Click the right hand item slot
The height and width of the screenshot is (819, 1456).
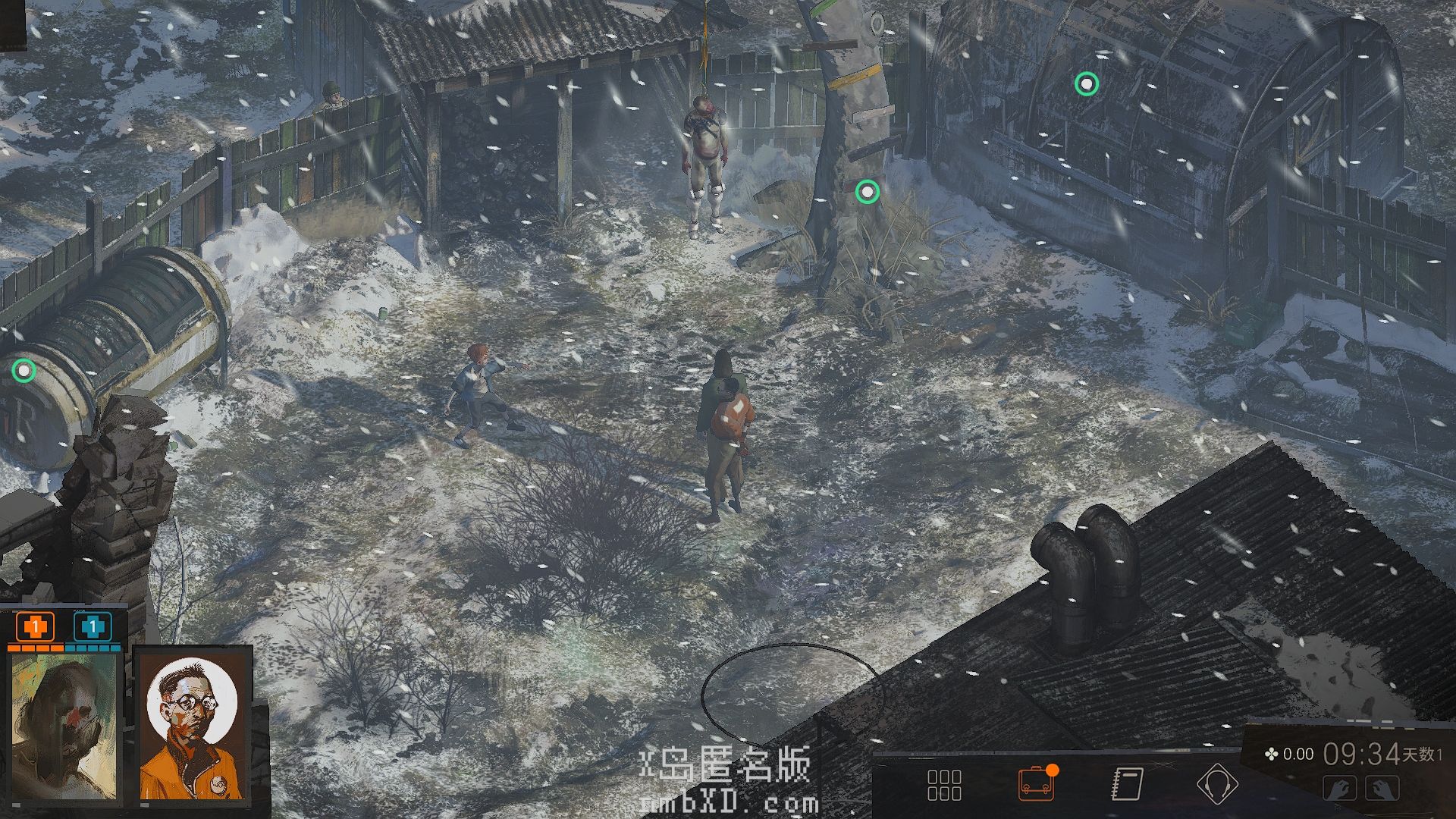[x=1382, y=789]
